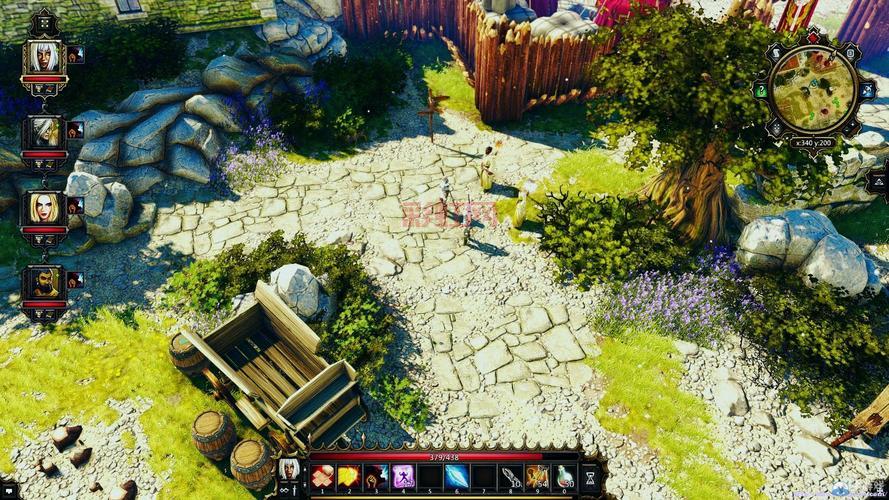Viewport: 889px width, 500px height.
Task: Select the blonde woman party portrait
Action: [x=43, y=207]
